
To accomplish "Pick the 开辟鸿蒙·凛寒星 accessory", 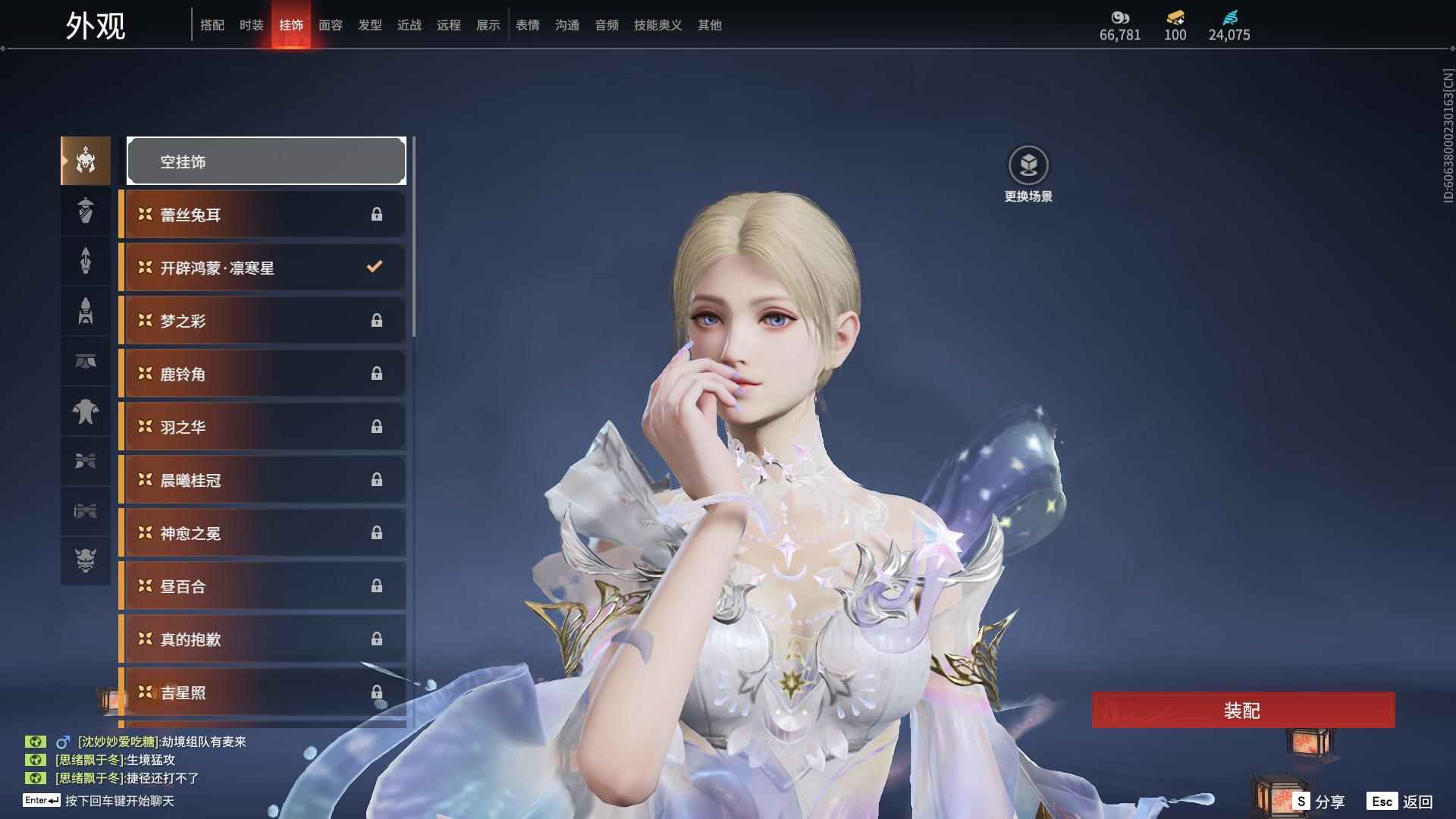I will click(263, 268).
